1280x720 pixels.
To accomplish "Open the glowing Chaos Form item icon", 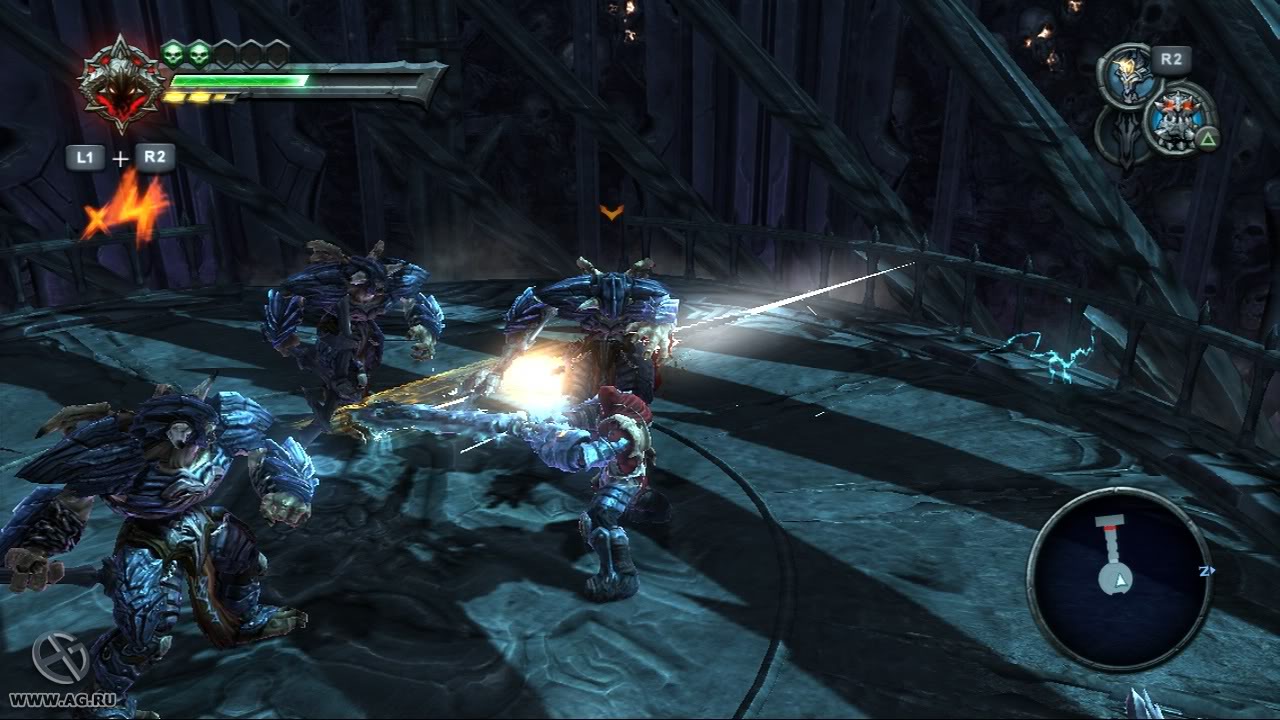I will coord(1128,75).
